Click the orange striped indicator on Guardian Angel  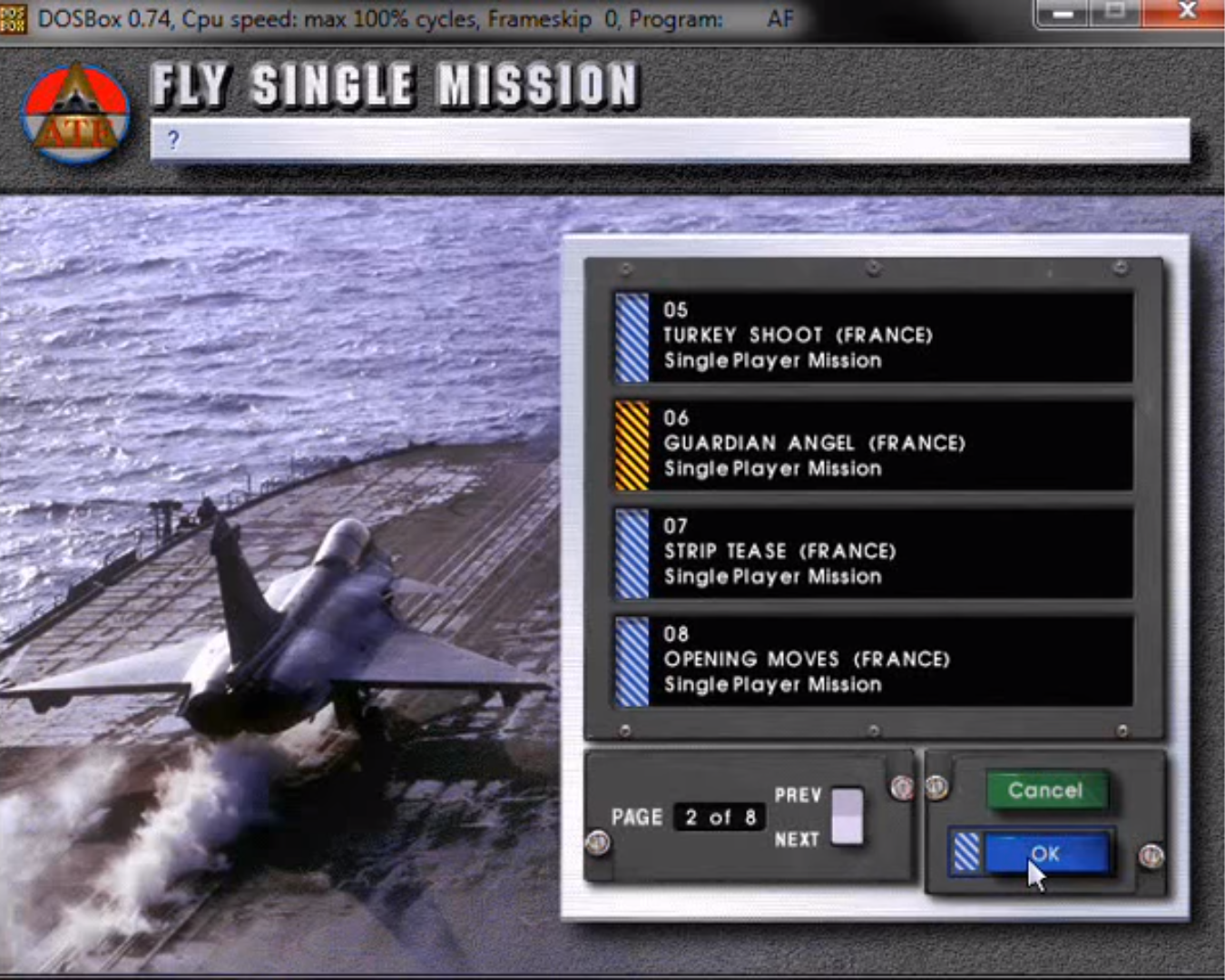pos(631,445)
